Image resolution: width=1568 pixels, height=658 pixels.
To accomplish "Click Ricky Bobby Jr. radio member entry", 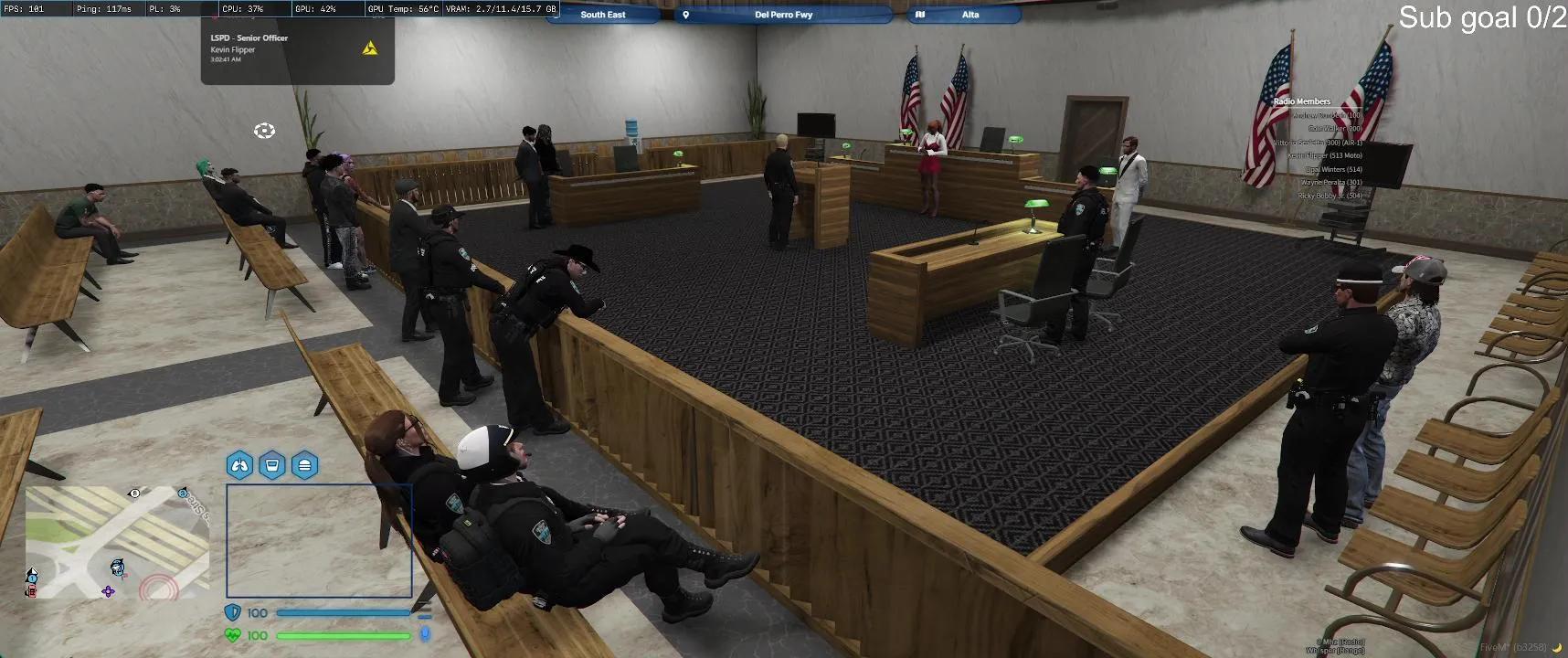I will (1330, 195).
